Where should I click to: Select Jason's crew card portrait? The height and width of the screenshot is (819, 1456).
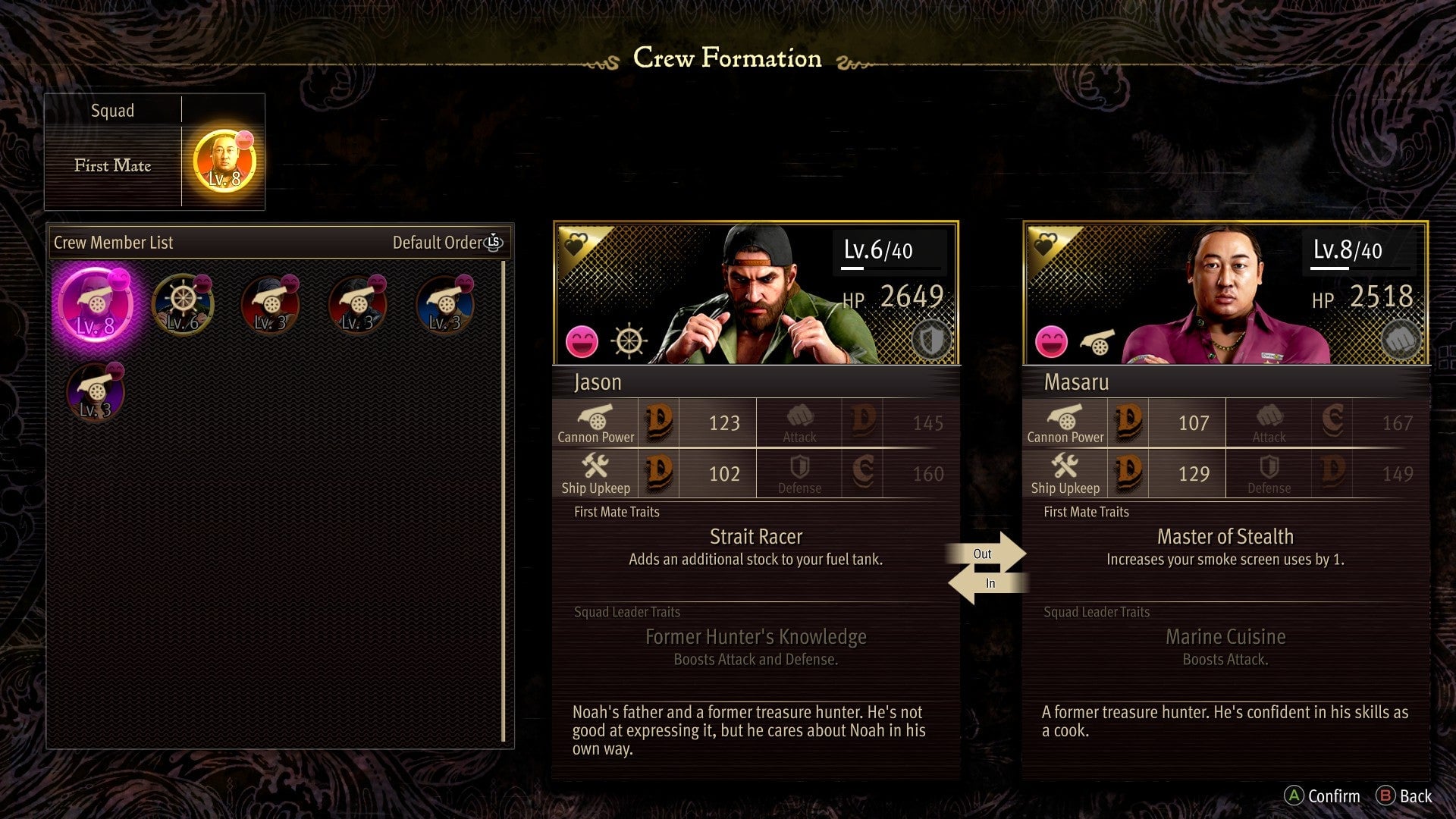pyautogui.click(x=756, y=294)
